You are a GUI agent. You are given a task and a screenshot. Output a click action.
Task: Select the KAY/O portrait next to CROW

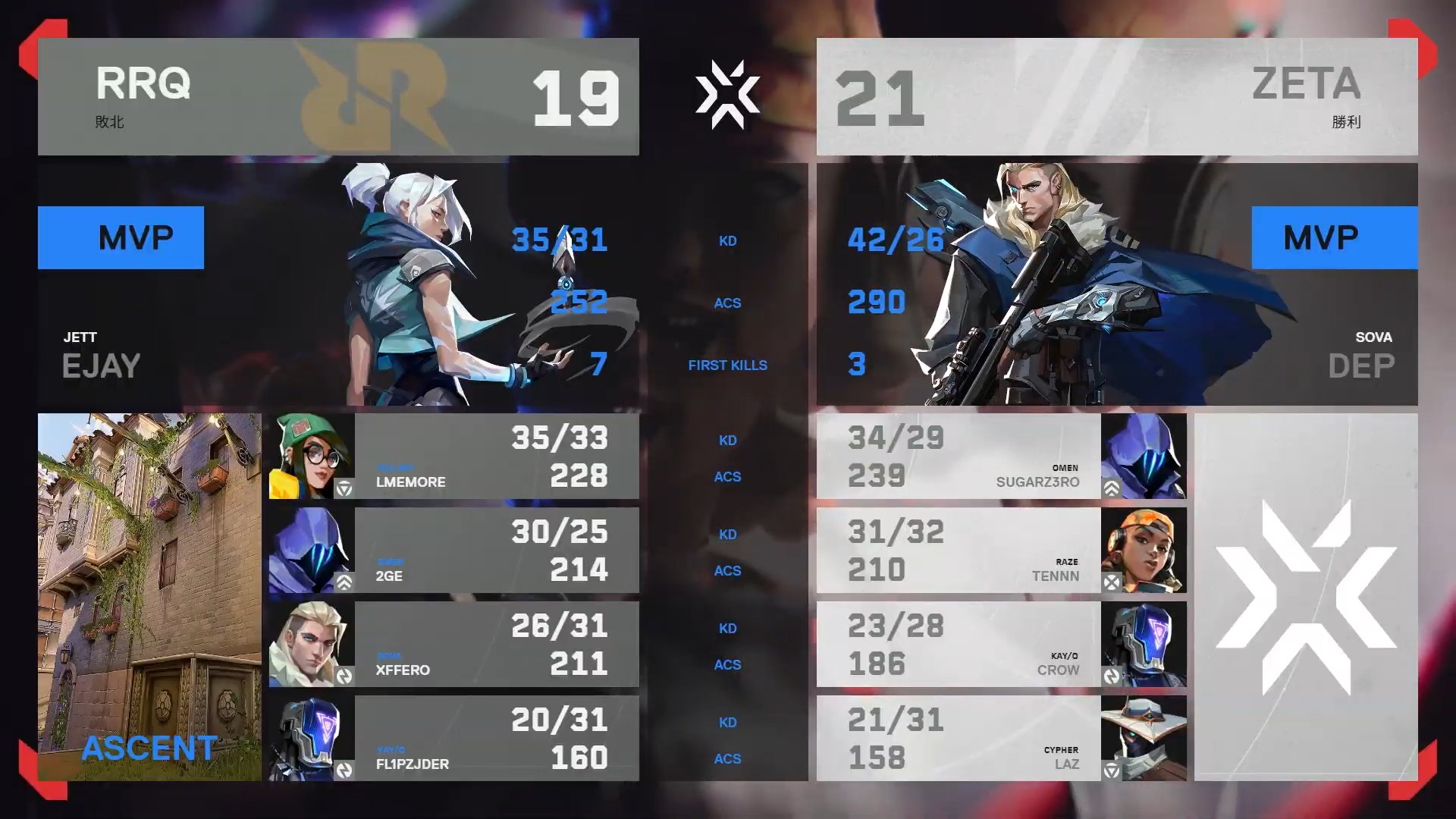pyautogui.click(x=1145, y=644)
